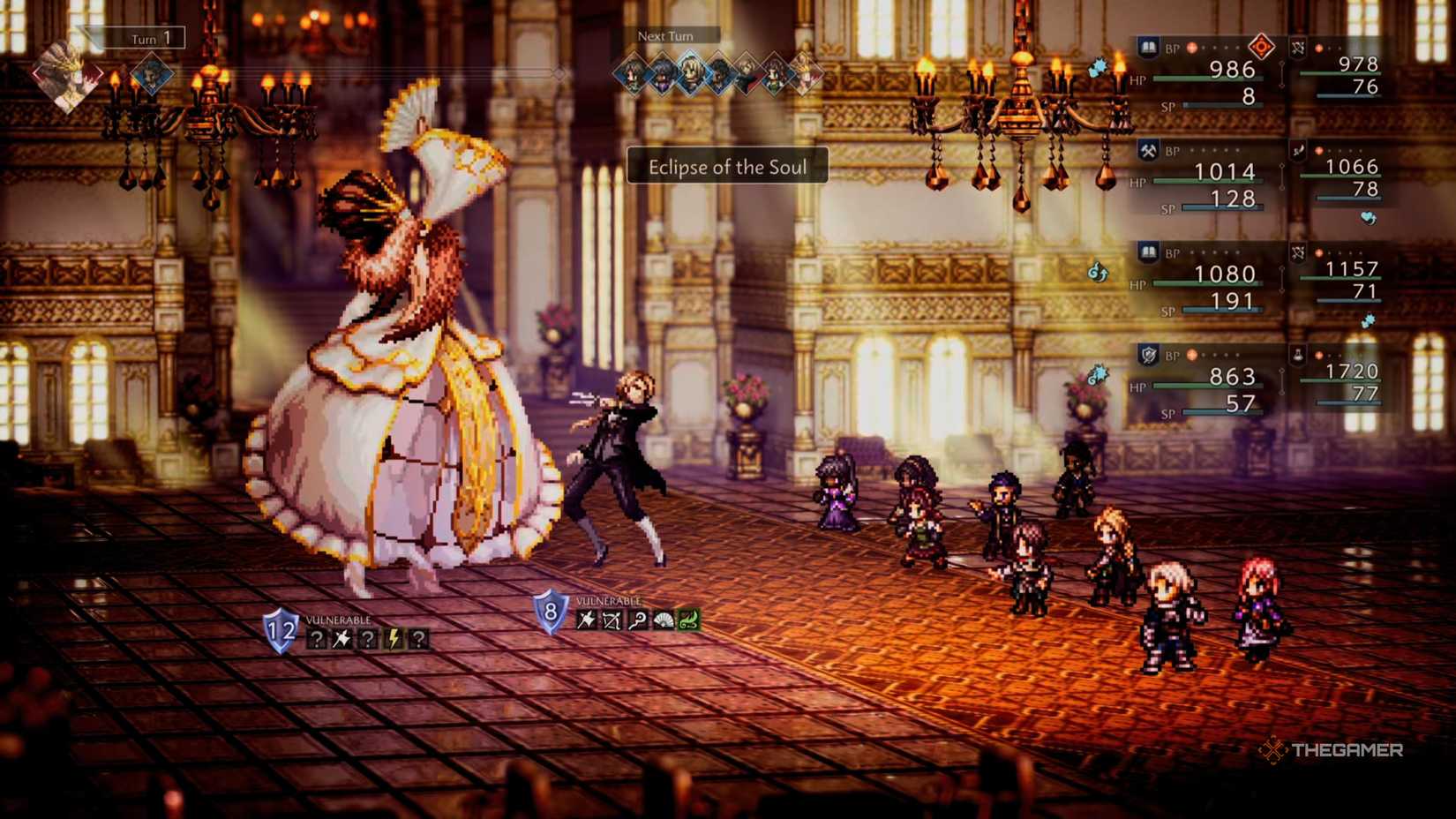Screen dimensions: 1456x819
Task: Click the Eclipse of the Soul skill banner
Action: (728, 167)
